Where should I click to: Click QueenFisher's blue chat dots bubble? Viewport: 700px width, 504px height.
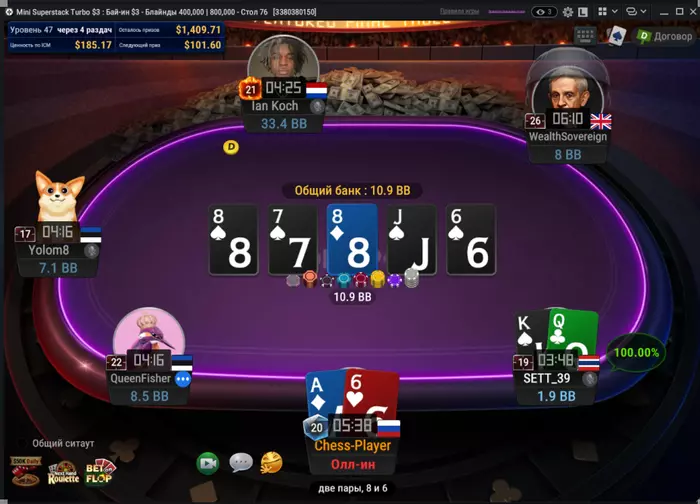click(183, 379)
